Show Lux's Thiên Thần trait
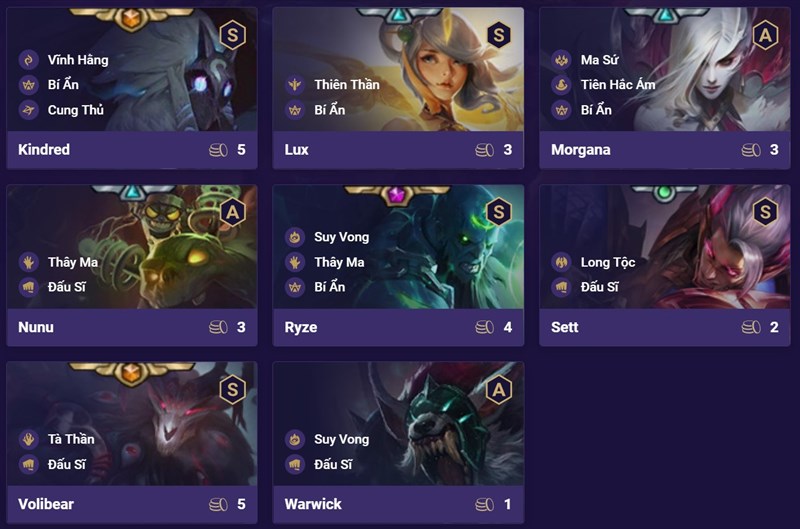Screen dimensions: 800x529 pos(345,85)
